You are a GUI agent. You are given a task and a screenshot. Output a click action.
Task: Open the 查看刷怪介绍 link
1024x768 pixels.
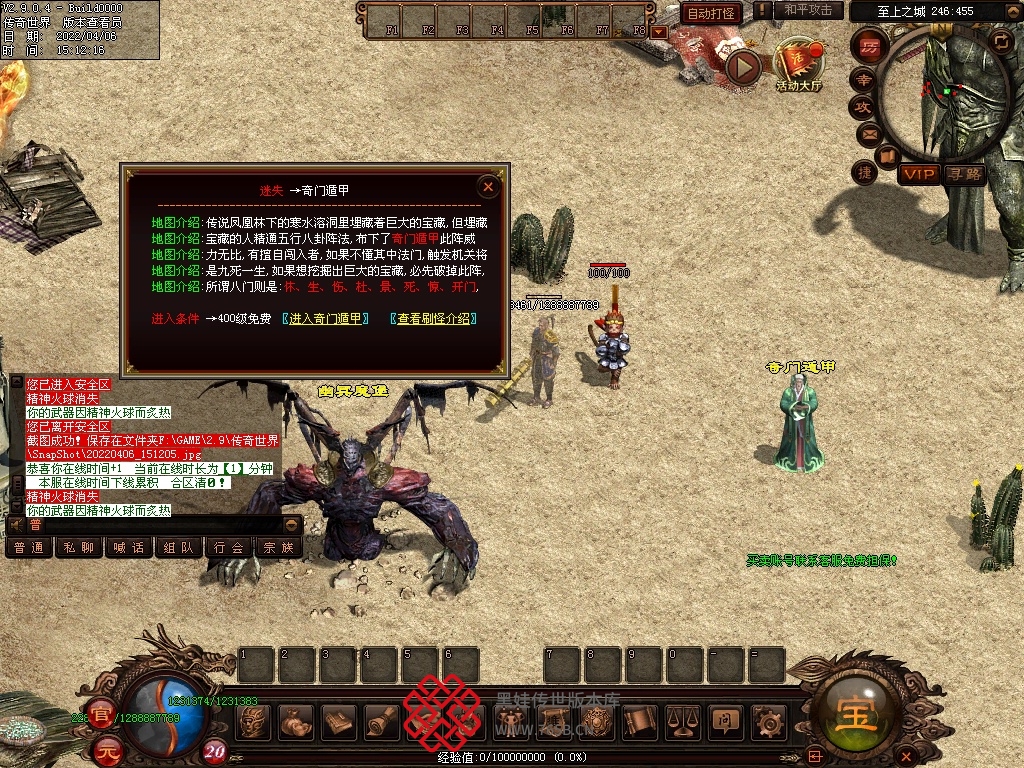(x=433, y=319)
